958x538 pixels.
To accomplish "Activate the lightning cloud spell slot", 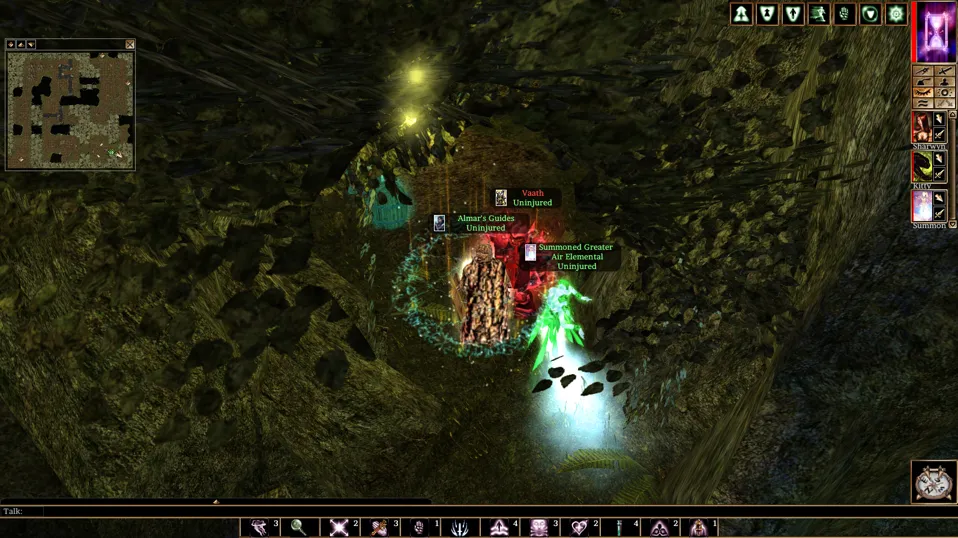I will click(x=259, y=527).
